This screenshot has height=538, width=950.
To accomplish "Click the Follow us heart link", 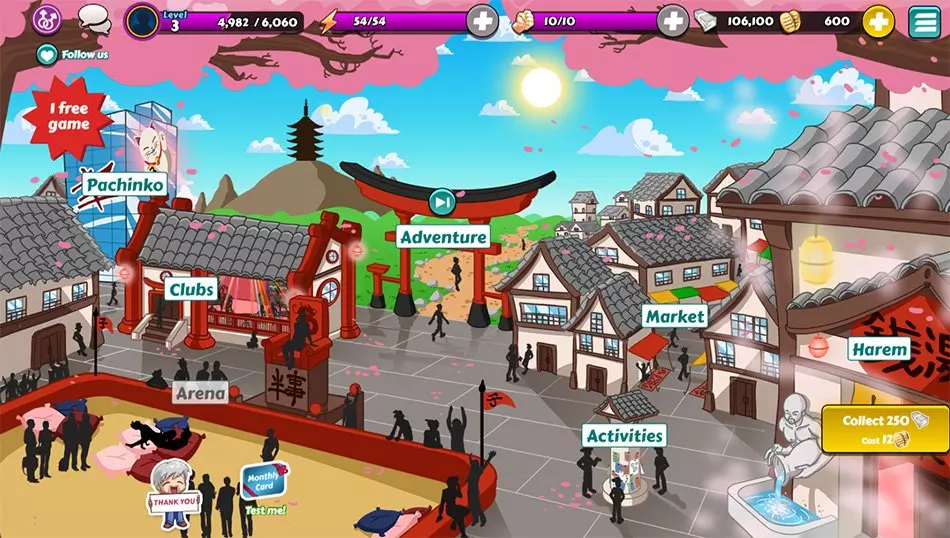I will coord(73,54).
